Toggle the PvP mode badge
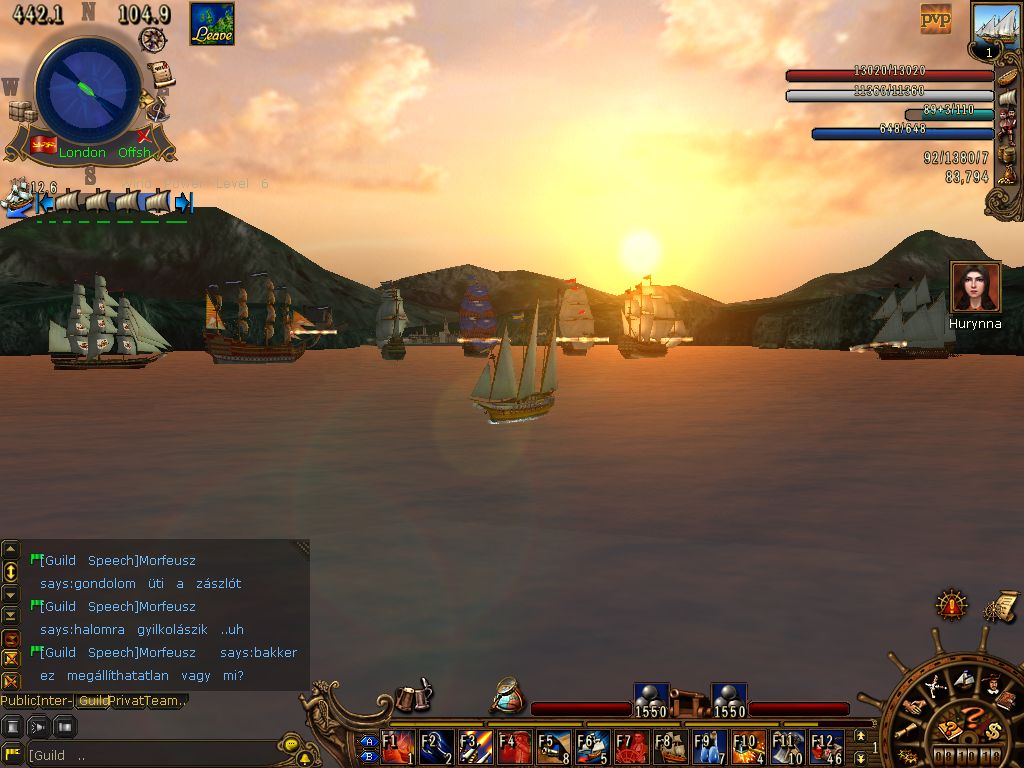This screenshot has height=768, width=1024. point(936,18)
